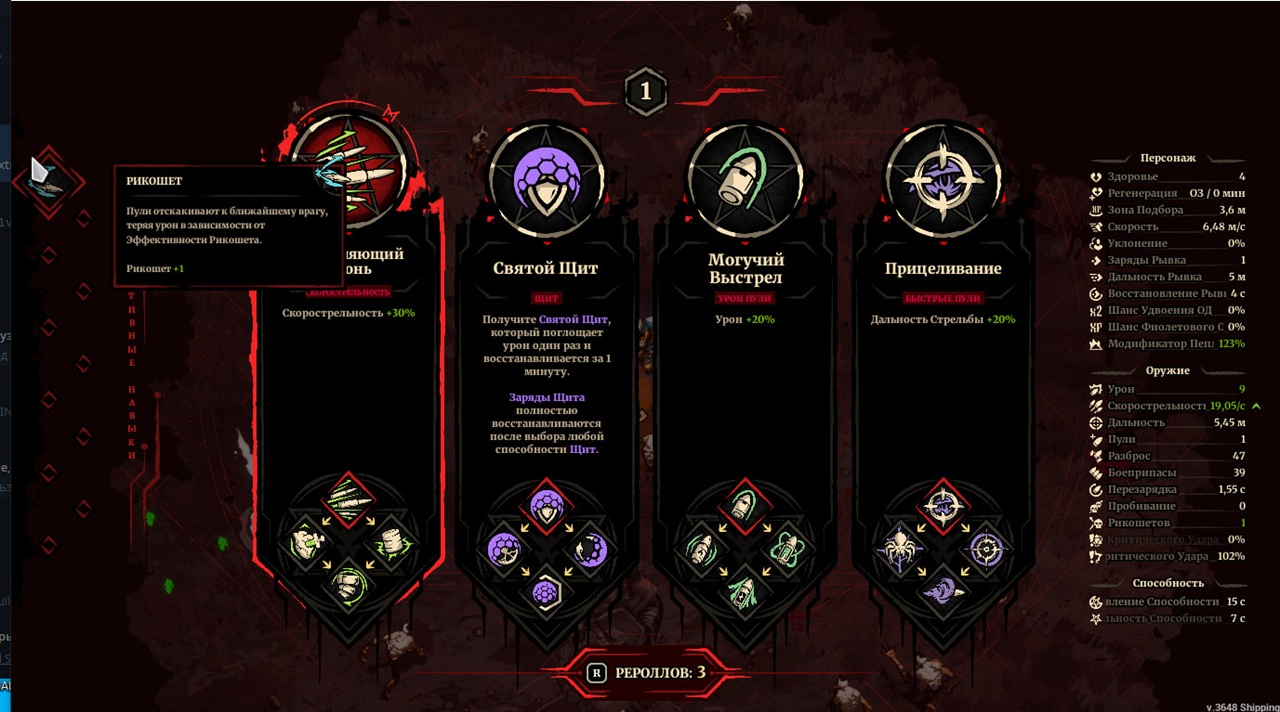The width and height of the screenshot is (1280, 712).
Task: Select the Ricochet skill icon on left
Action: point(47,178)
